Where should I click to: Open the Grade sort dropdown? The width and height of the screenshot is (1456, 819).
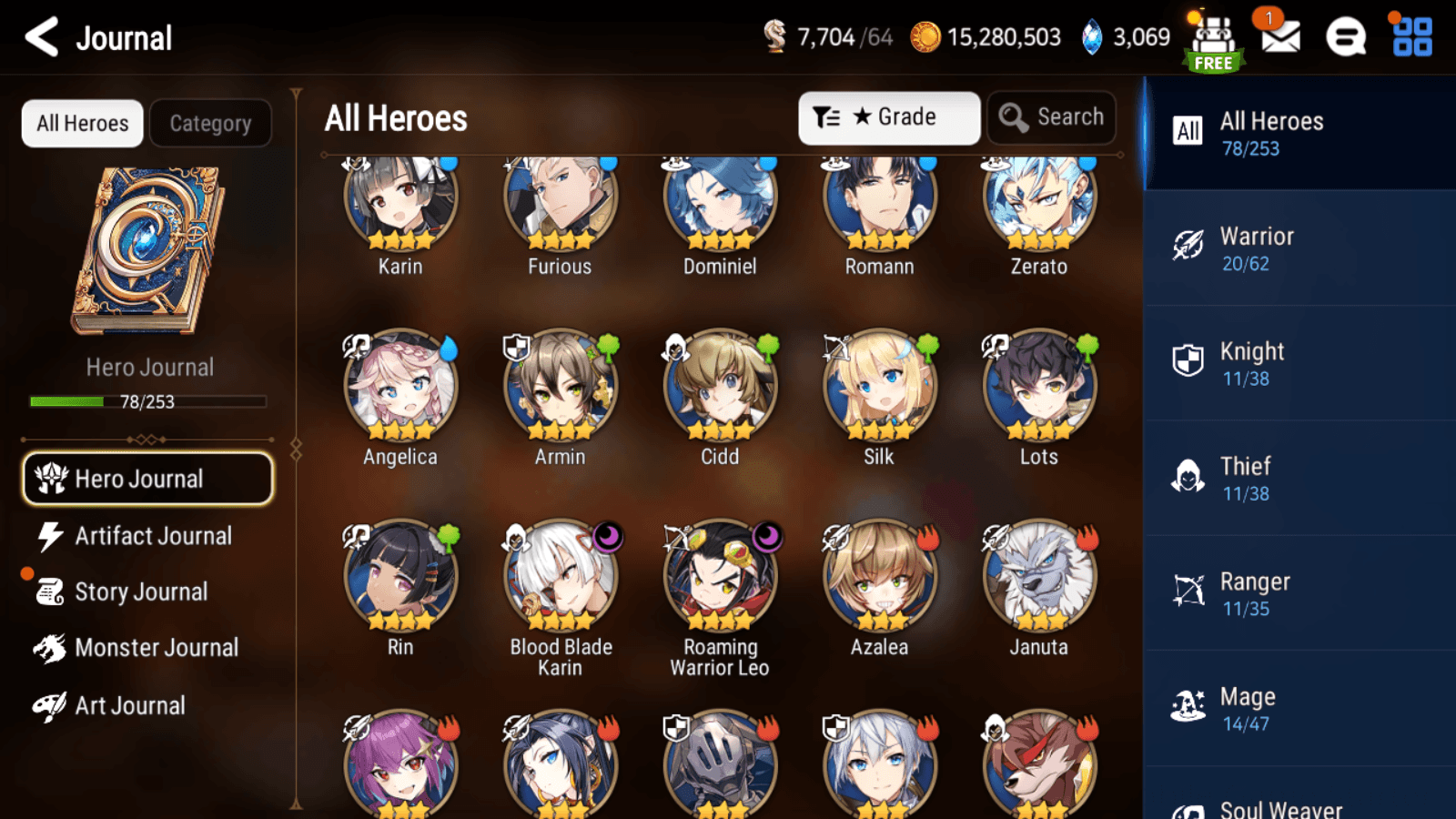(887, 116)
